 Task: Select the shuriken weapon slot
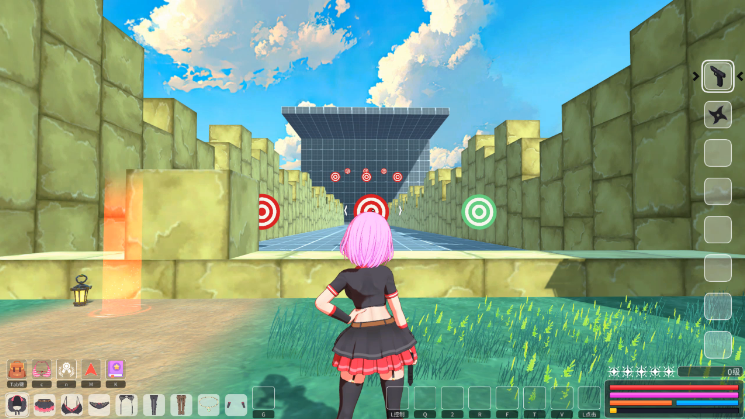pyautogui.click(x=718, y=114)
